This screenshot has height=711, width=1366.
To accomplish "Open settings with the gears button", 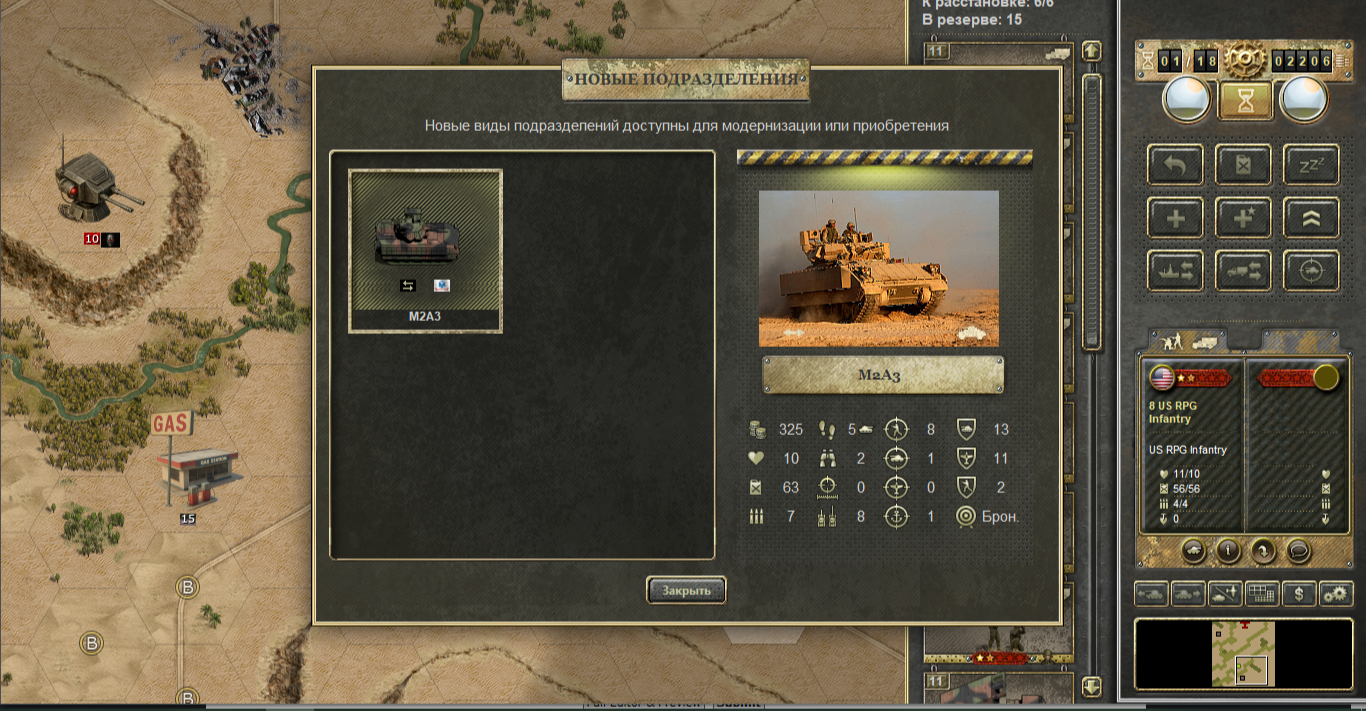I will (x=1336, y=594).
